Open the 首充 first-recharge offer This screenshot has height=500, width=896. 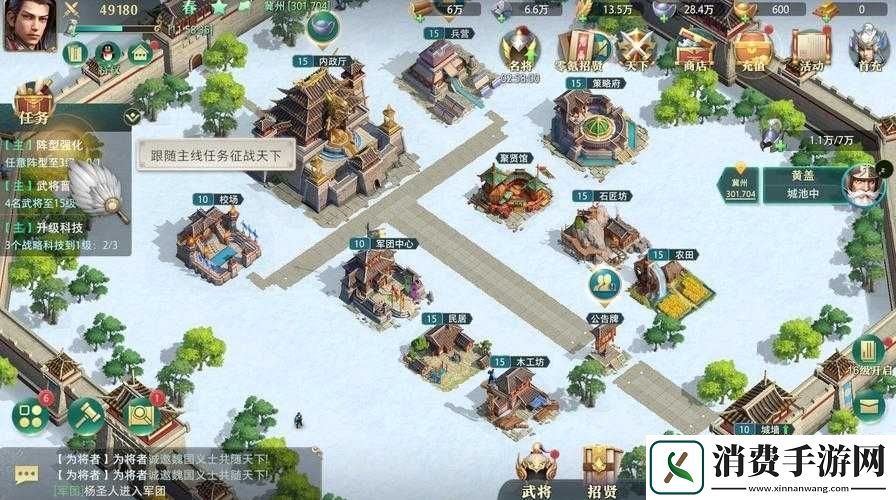868,50
